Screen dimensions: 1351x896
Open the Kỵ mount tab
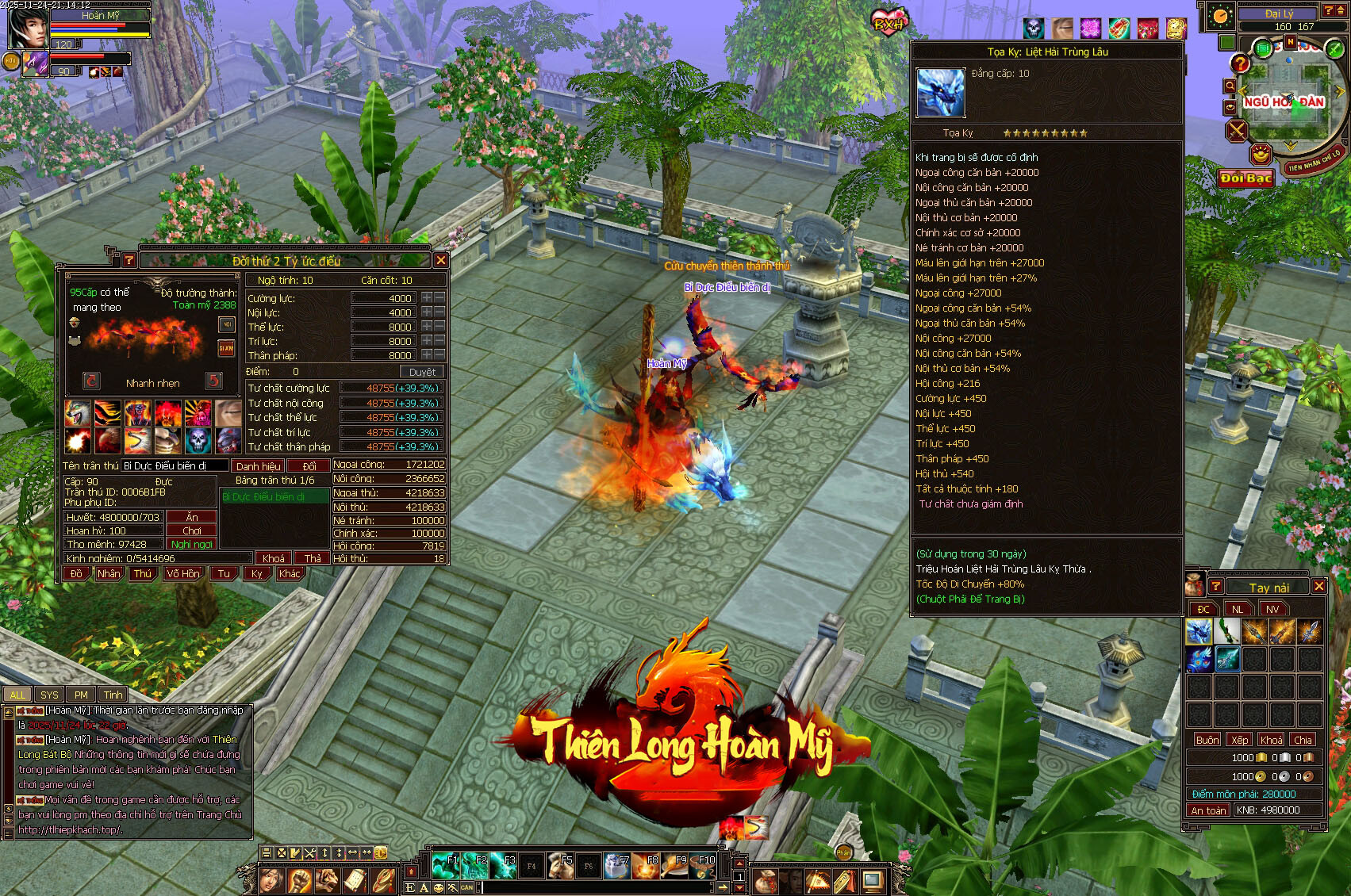pyautogui.click(x=256, y=573)
